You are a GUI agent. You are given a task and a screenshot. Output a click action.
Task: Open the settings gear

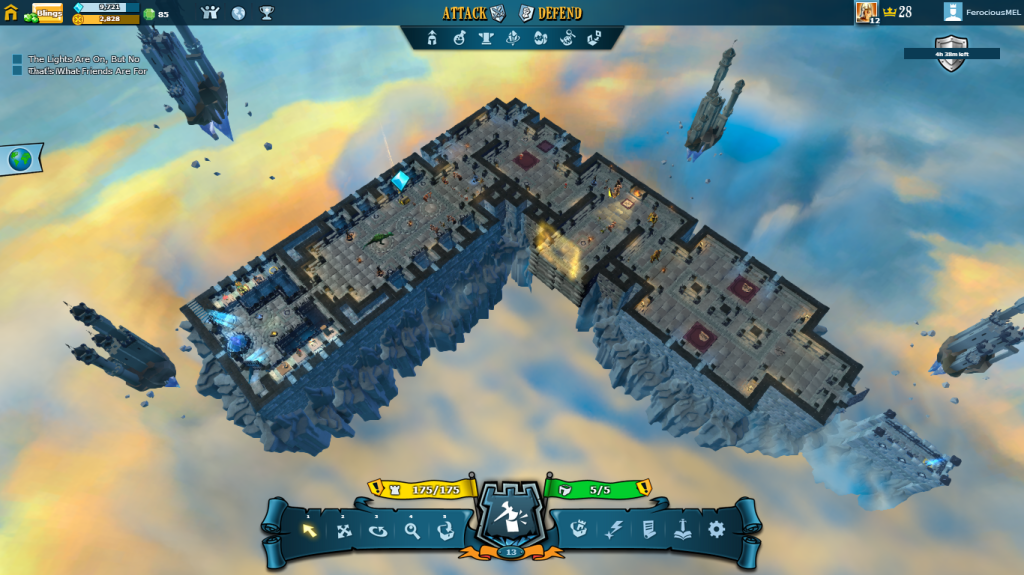[x=716, y=529]
